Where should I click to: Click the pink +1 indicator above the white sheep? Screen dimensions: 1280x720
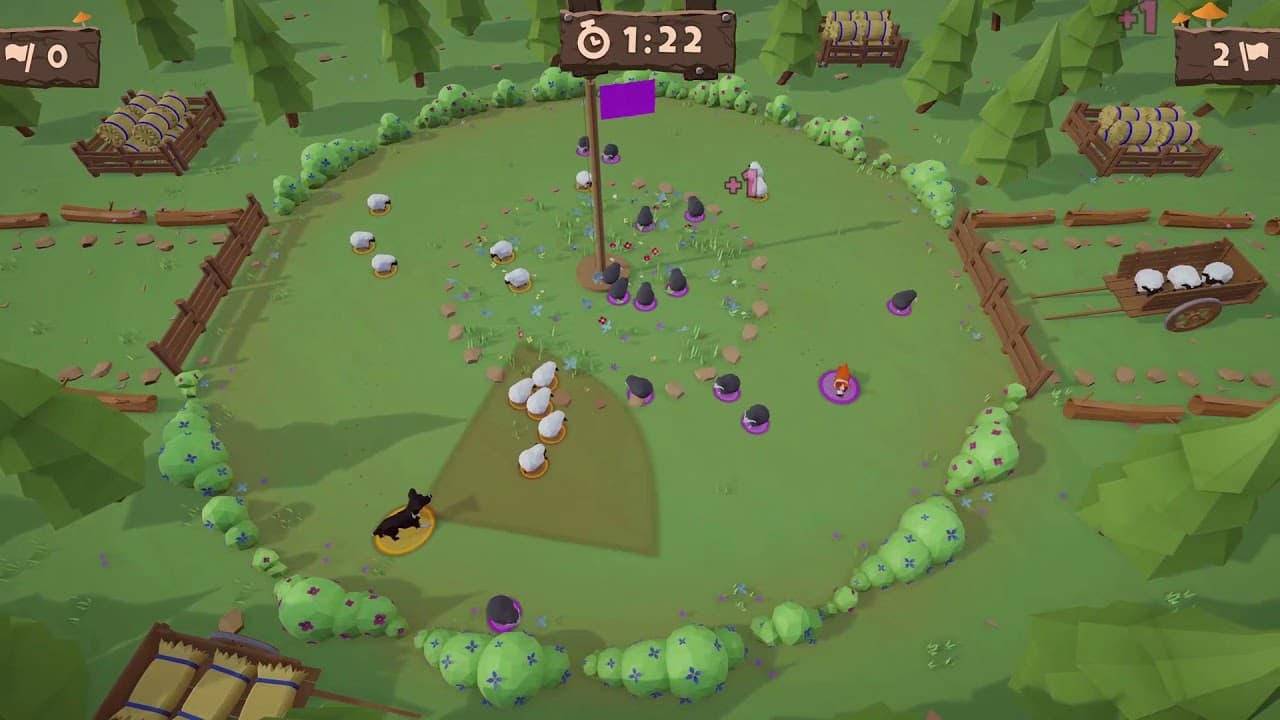(x=741, y=184)
